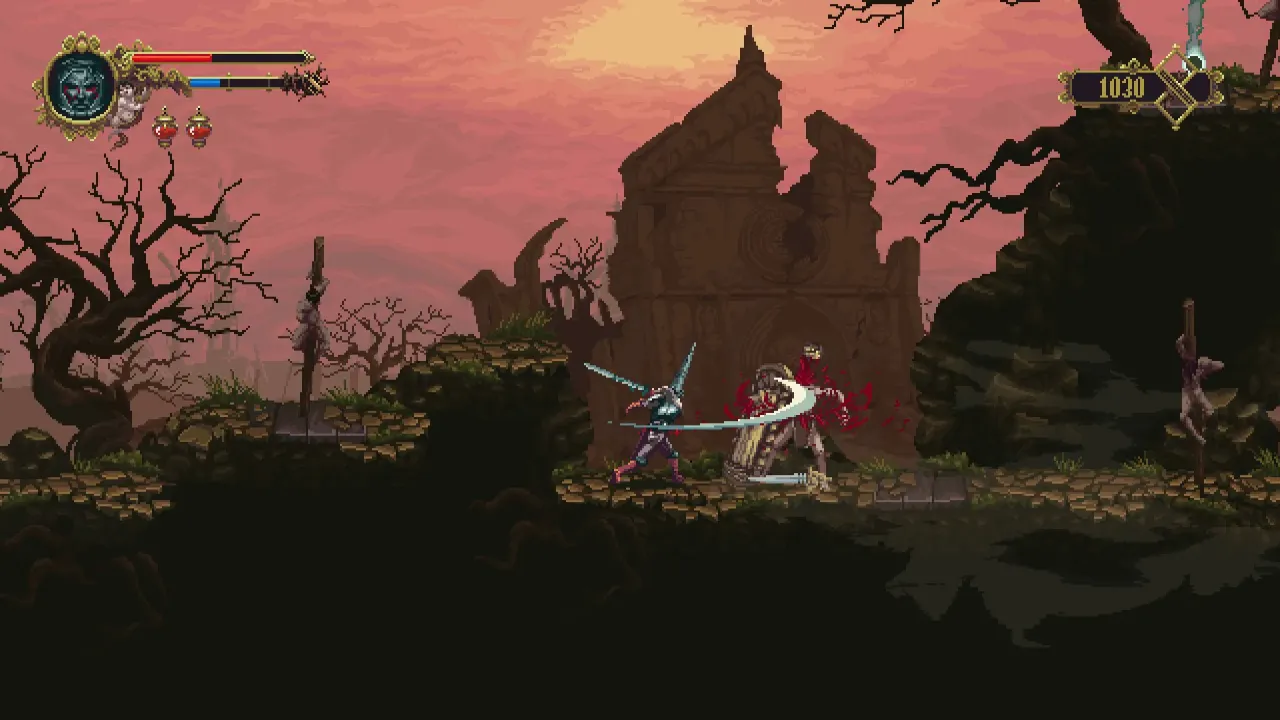Select the second Bile Flask icon

tap(196, 129)
